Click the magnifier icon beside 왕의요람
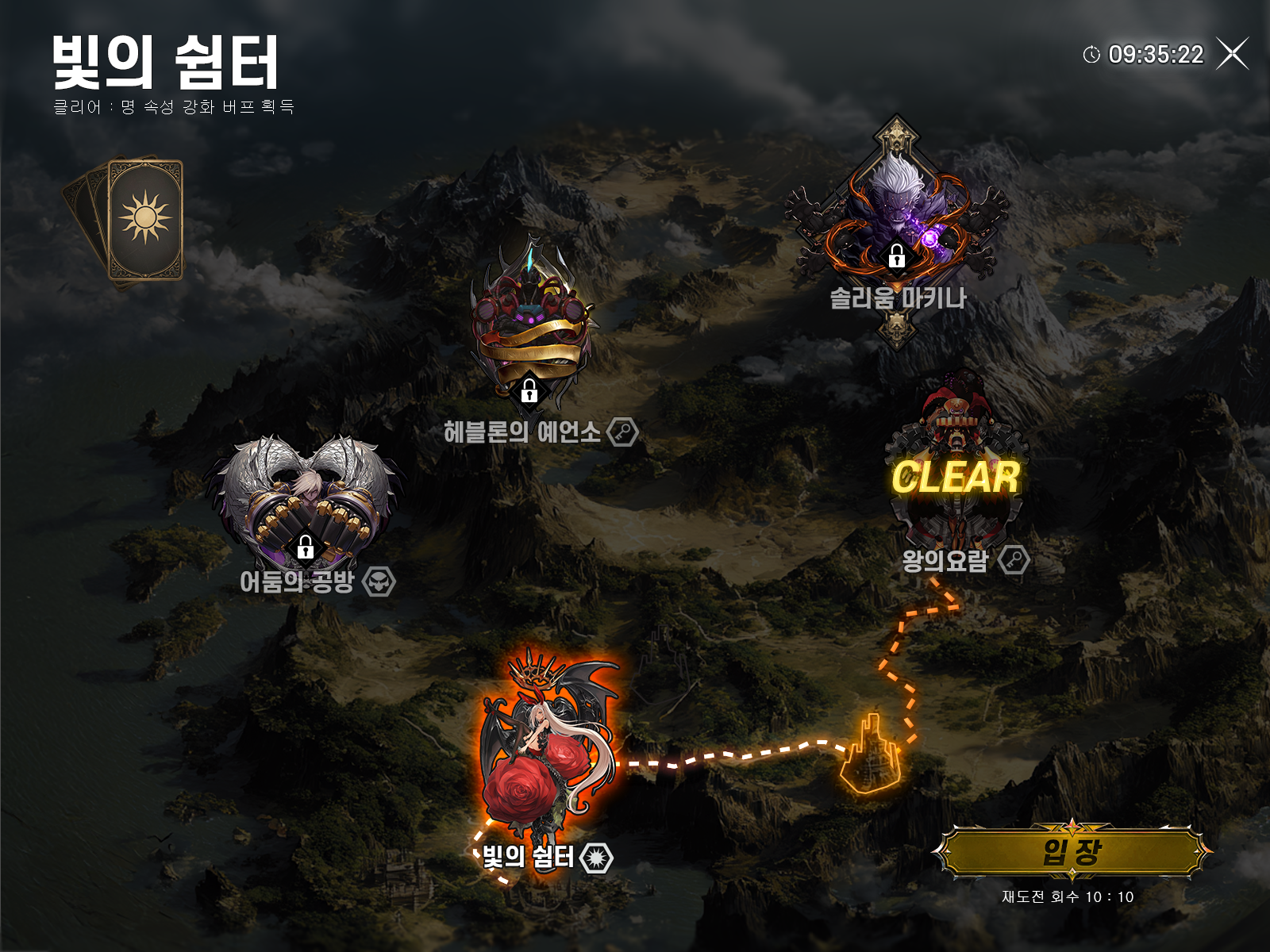This screenshot has width=1270, height=952. [1012, 559]
